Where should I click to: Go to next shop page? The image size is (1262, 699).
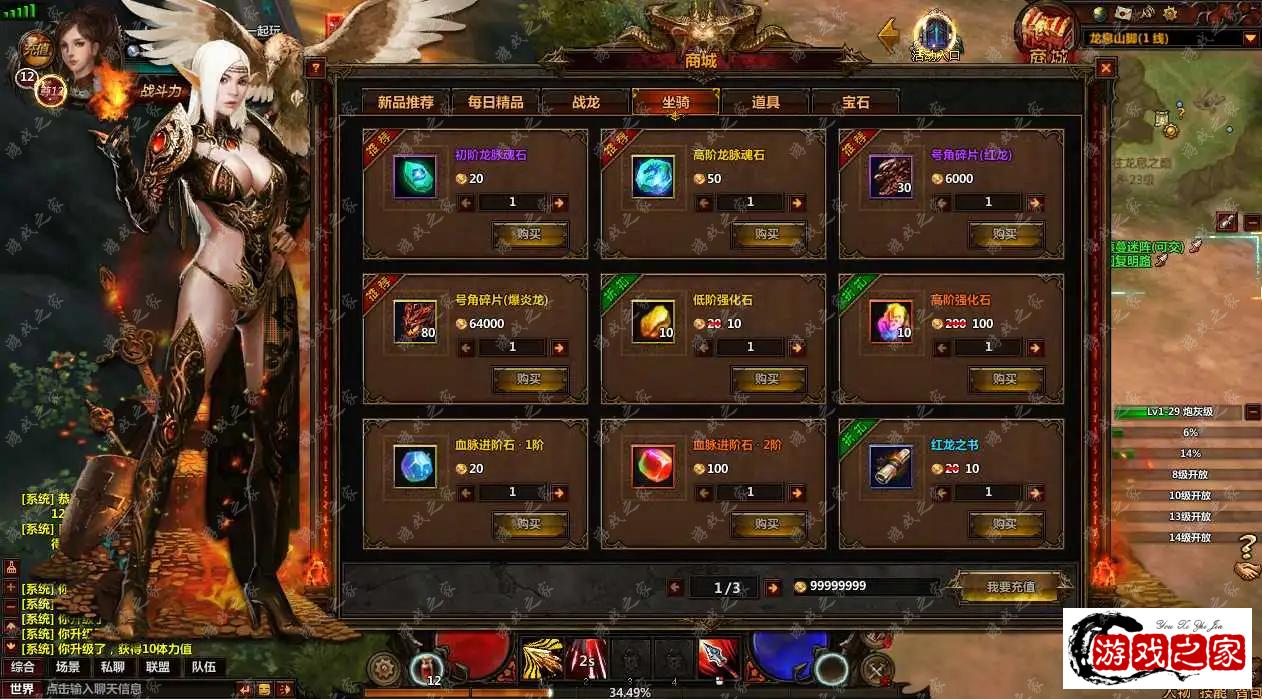point(772,587)
